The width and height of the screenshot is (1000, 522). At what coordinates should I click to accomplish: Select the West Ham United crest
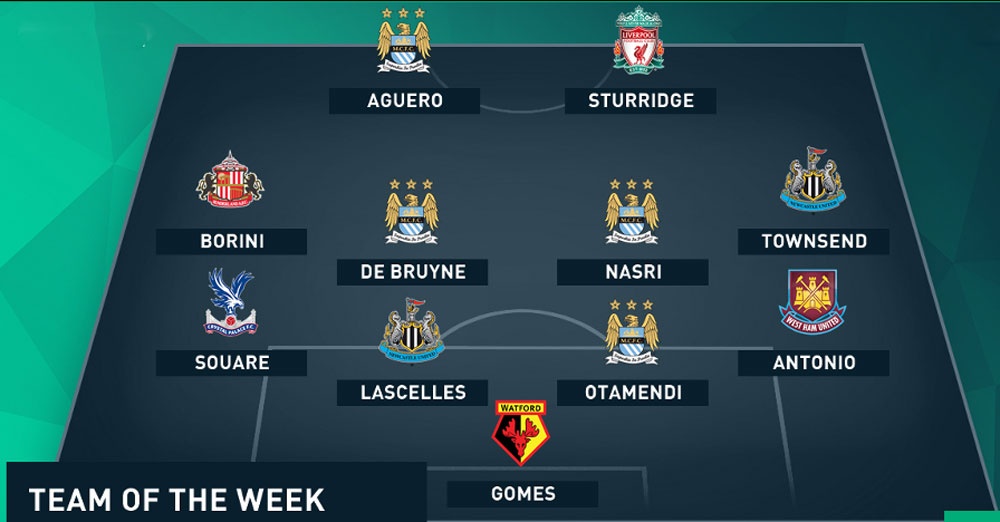[x=812, y=302]
